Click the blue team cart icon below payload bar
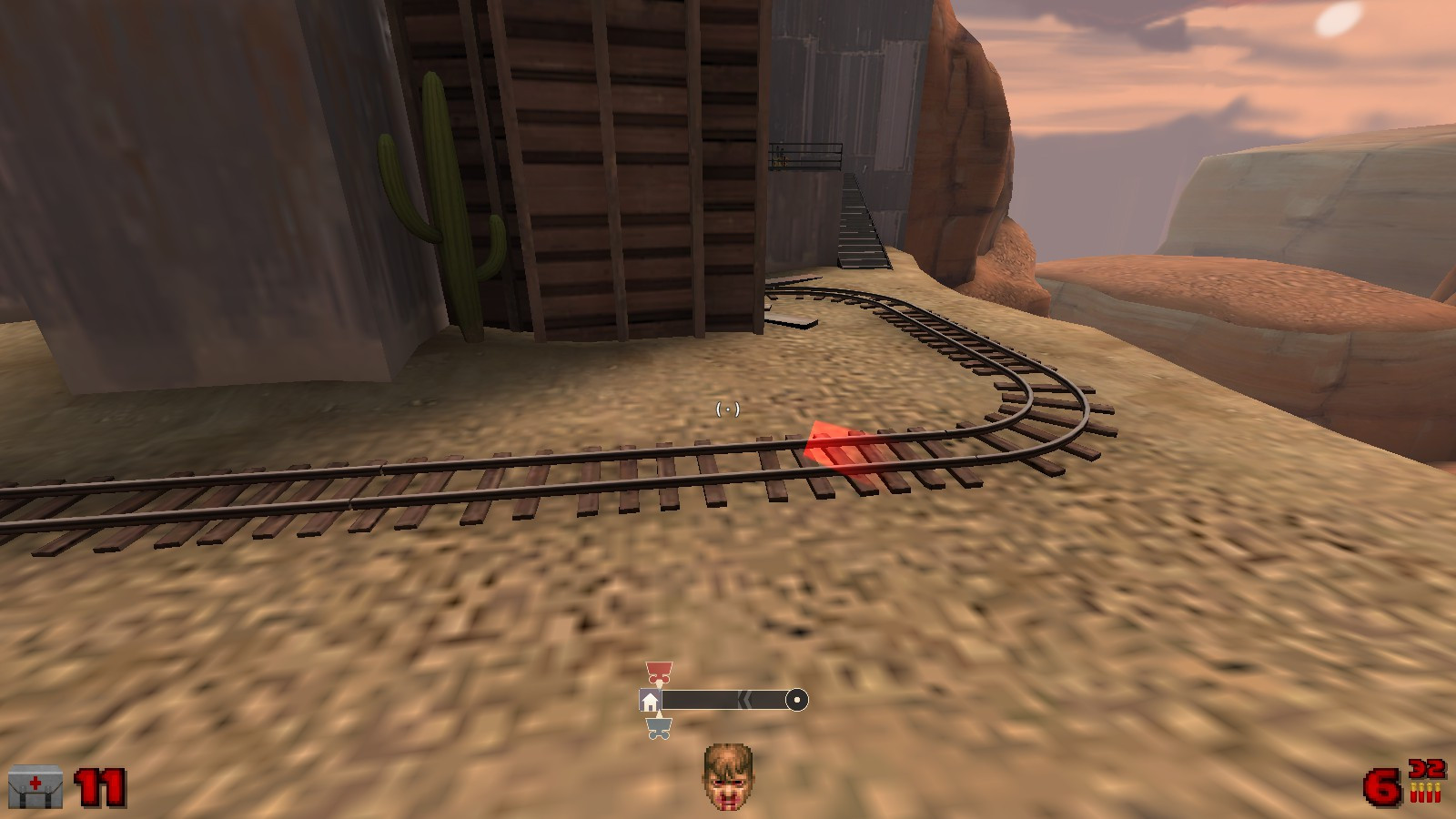The height and width of the screenshot is (819, 1456). pyautogui.click(x=659, y=728)
